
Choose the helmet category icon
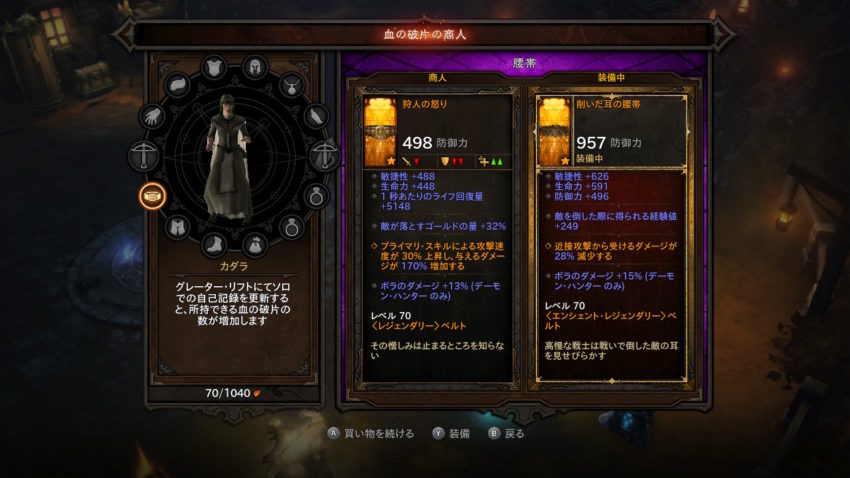(255, 68)
